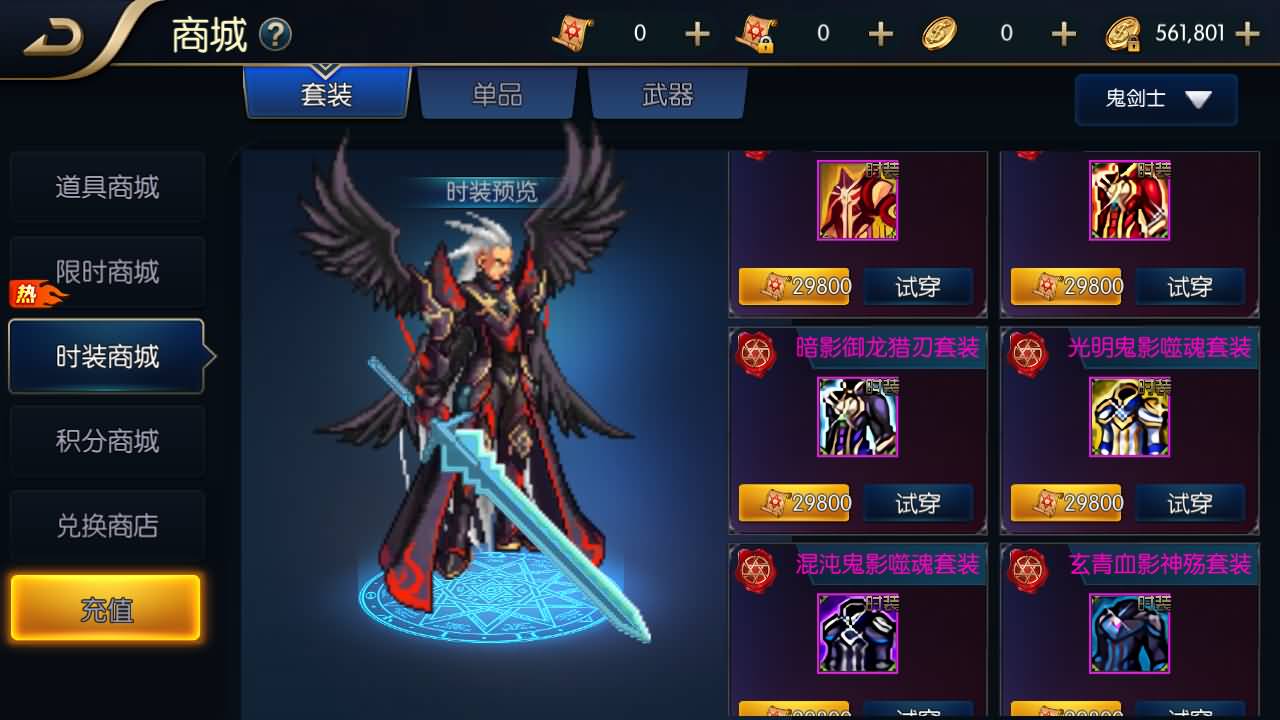1280x720 pixels.
Task: Click 试穿 for 暗影御龙猎刃套装
Action: [x=918, y=504]
